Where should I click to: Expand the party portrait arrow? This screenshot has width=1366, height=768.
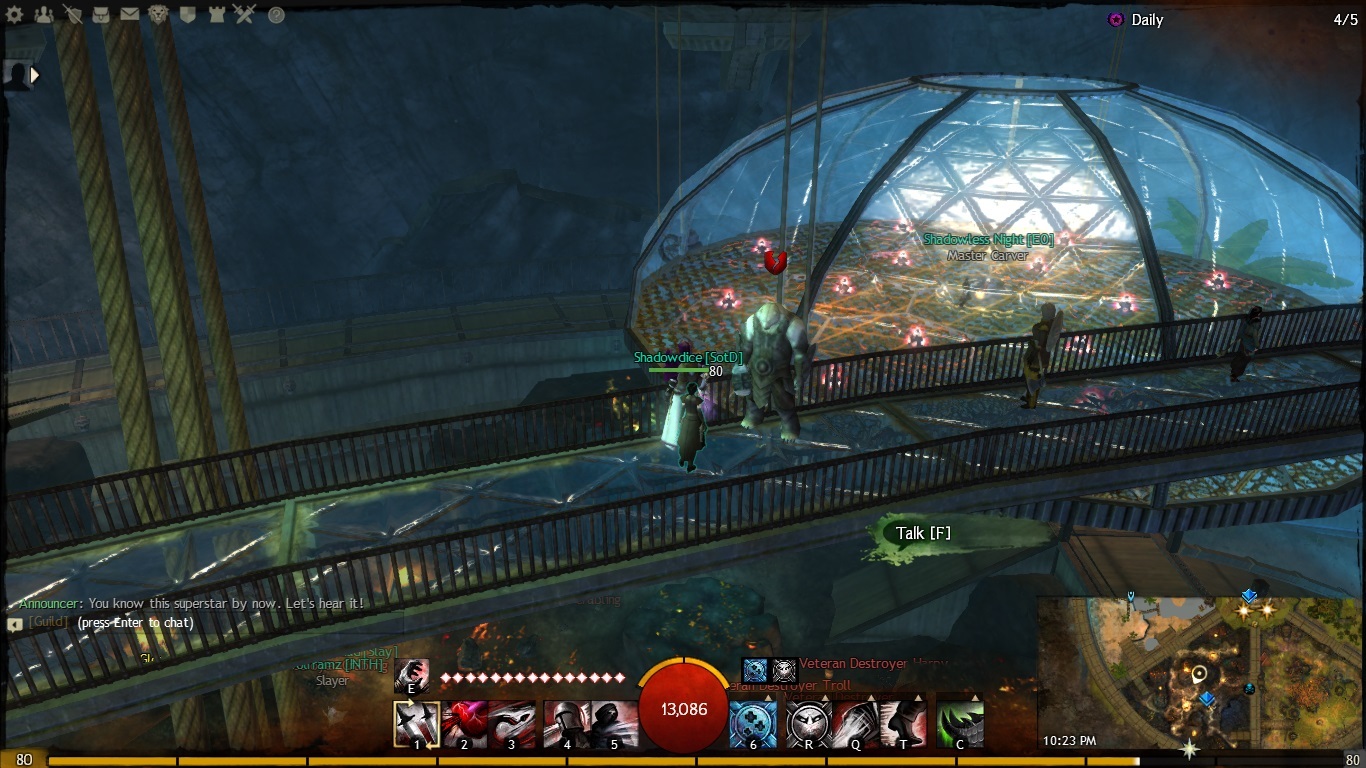point(35,74)
